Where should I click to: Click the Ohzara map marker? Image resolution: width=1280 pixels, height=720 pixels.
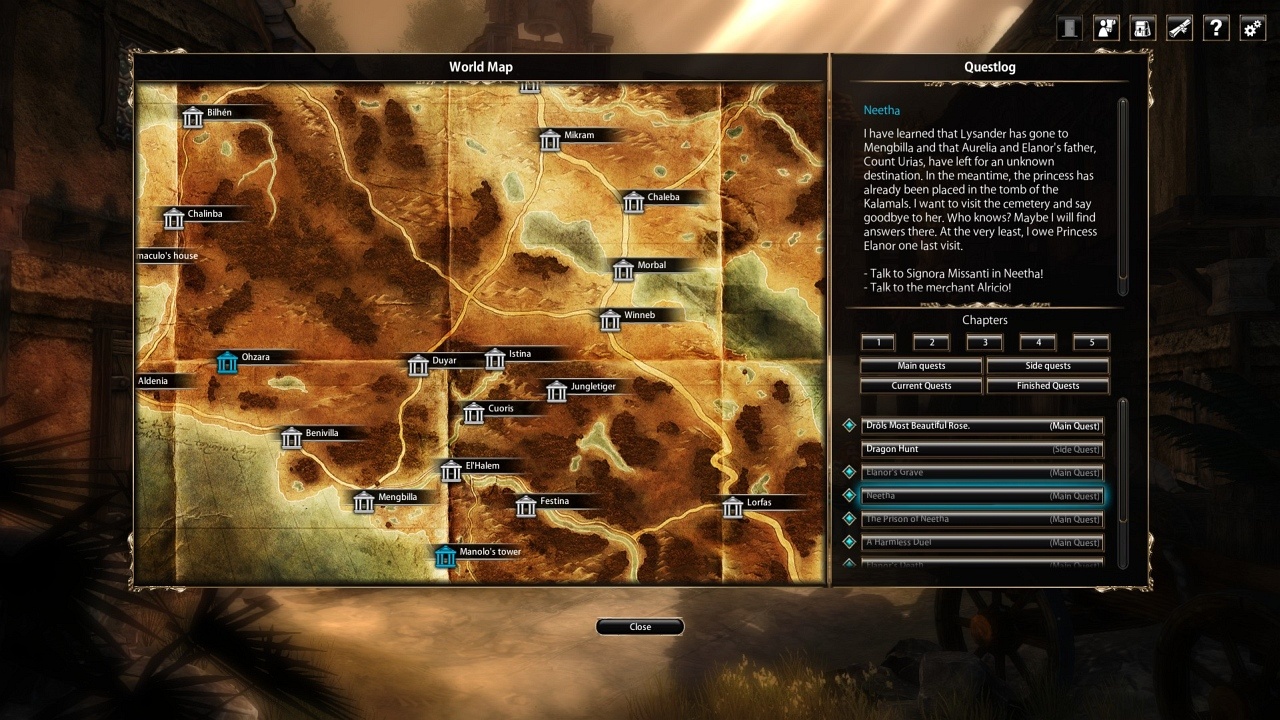227,362
